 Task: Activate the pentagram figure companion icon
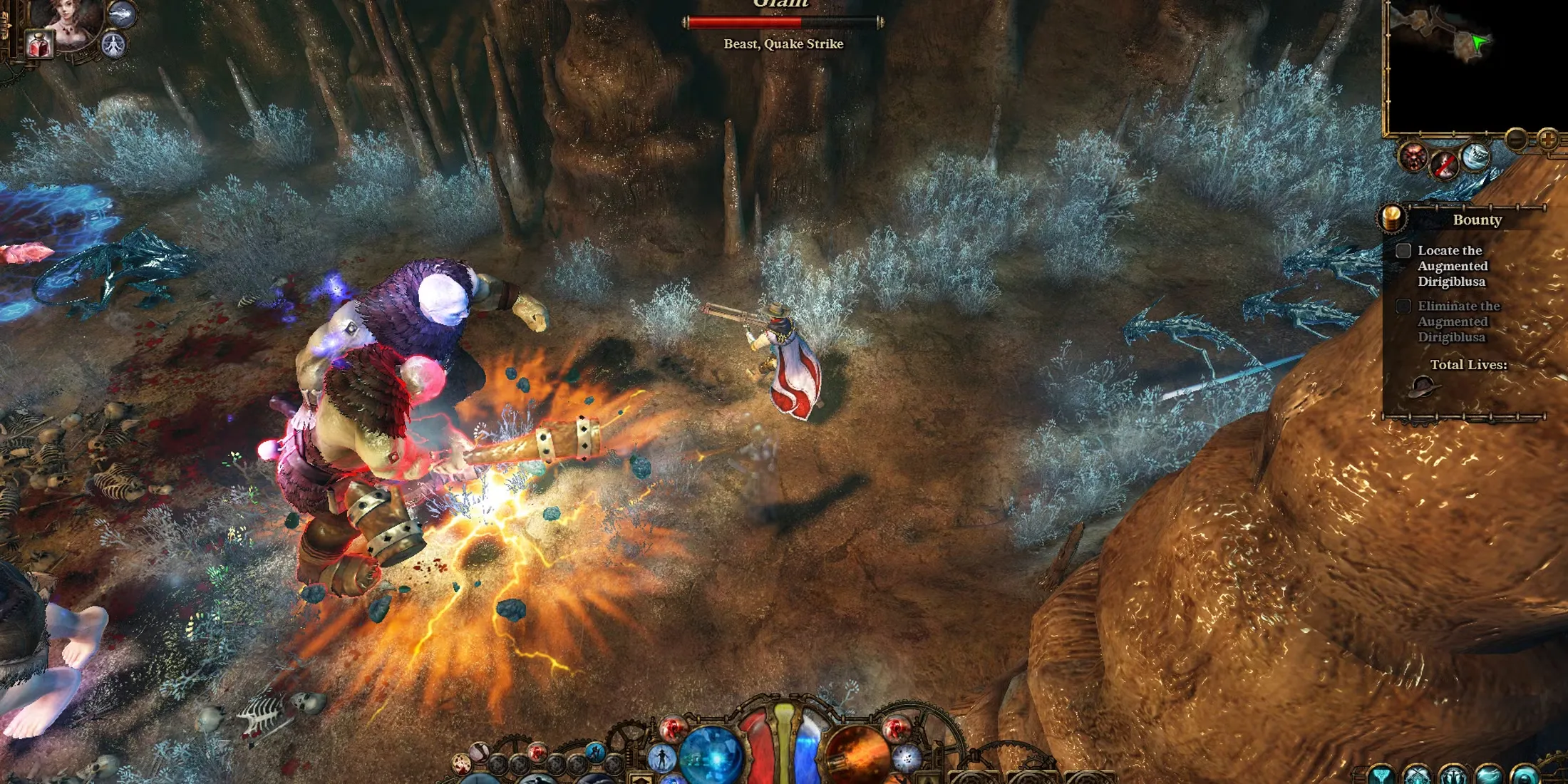(x=113, y=45)
